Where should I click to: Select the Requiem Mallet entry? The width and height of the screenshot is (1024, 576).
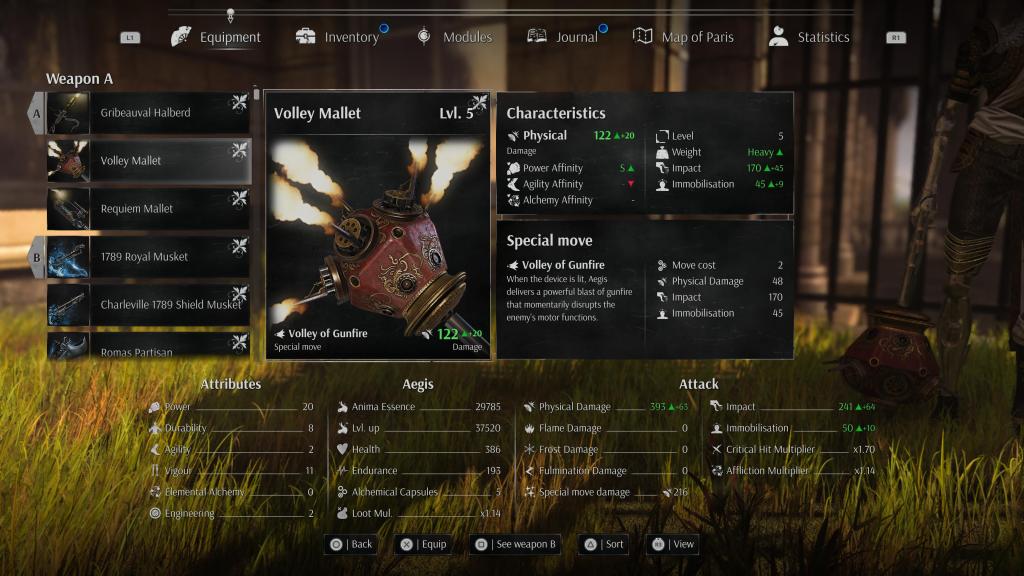[148, 209]
